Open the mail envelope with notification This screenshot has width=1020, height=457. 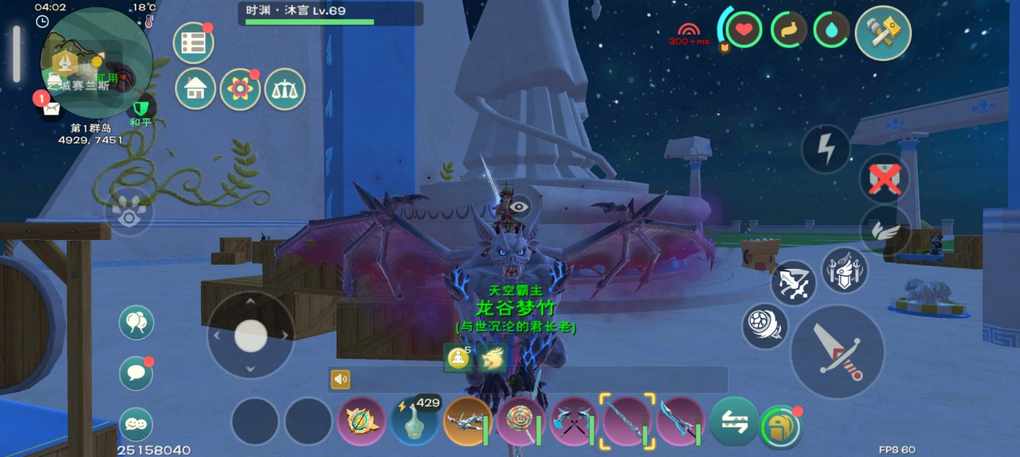[x=50, y=108]
